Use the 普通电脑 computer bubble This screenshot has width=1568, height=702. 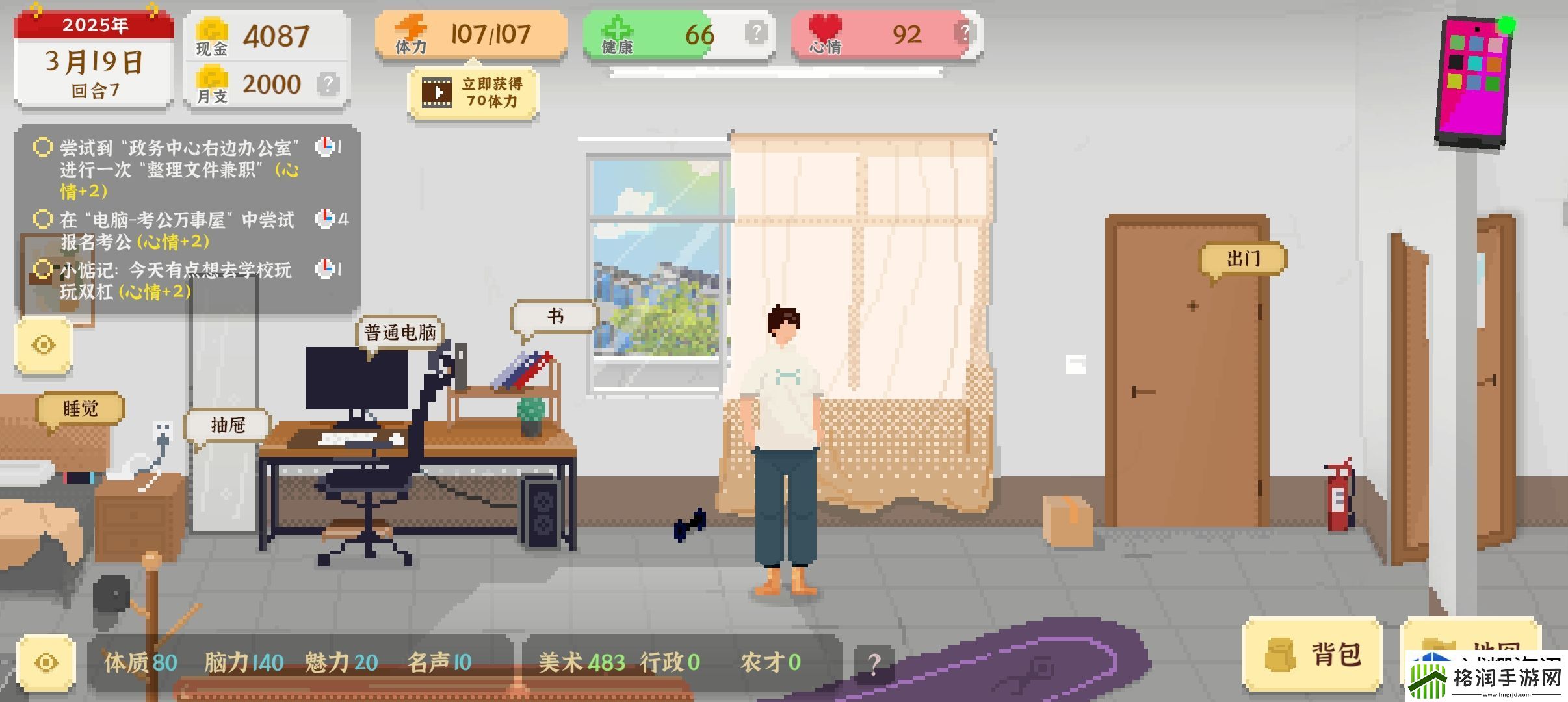point(400,333)
